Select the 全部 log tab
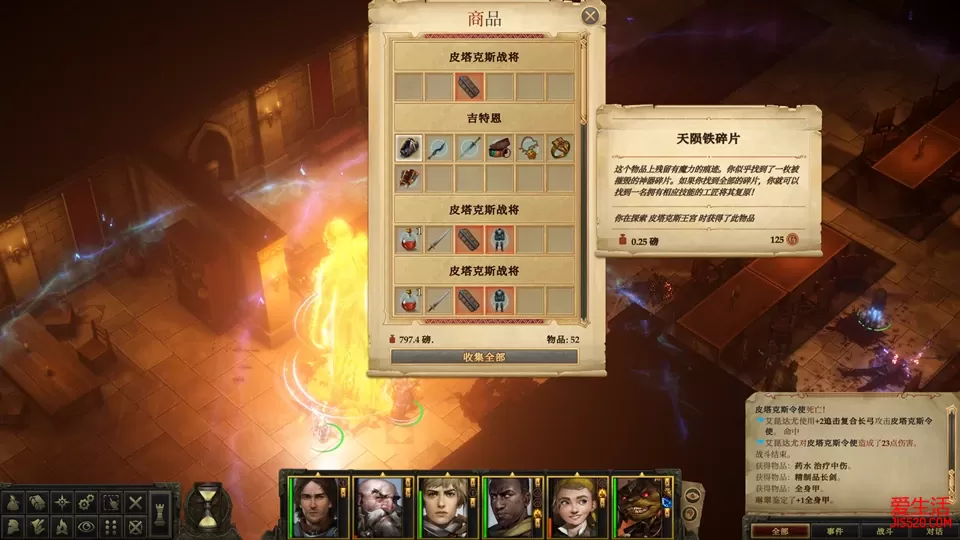 point(783,531)
